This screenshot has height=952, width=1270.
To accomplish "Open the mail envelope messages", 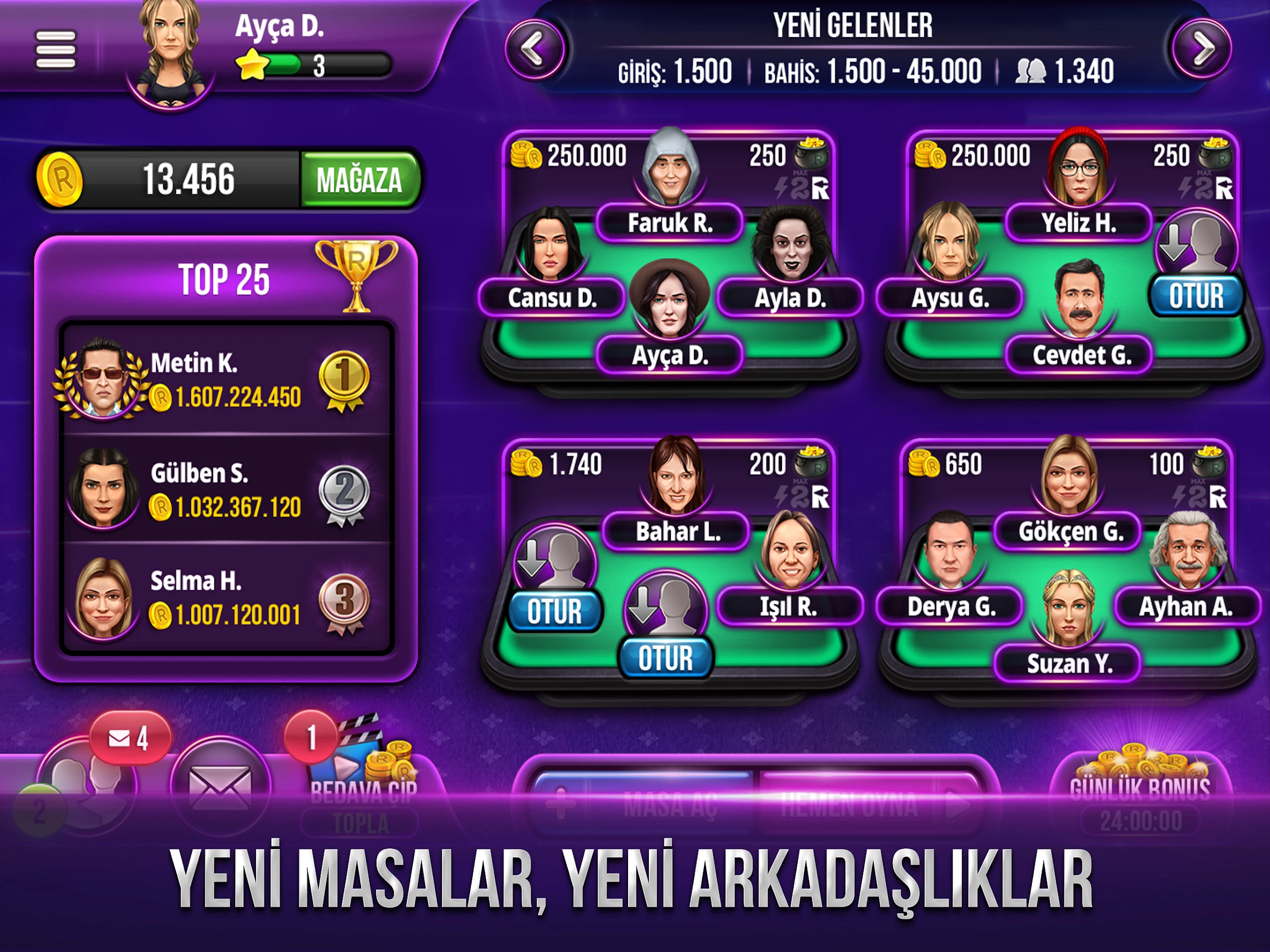I will tap(220, 787).
